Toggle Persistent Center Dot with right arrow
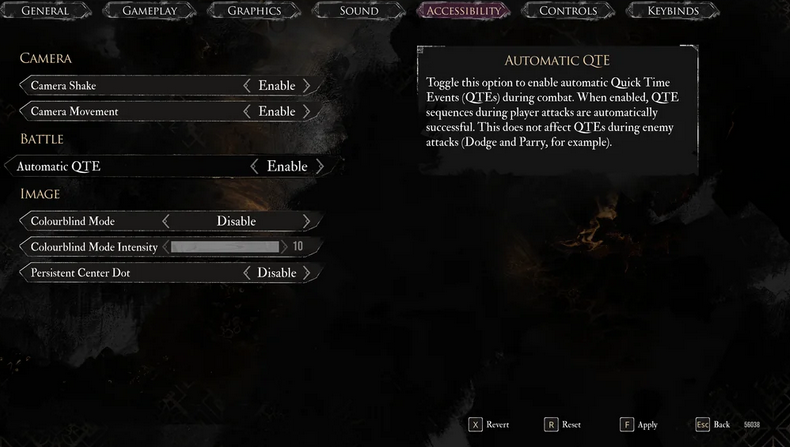This screenshot has height=447, width=790. tap(307, 272)
